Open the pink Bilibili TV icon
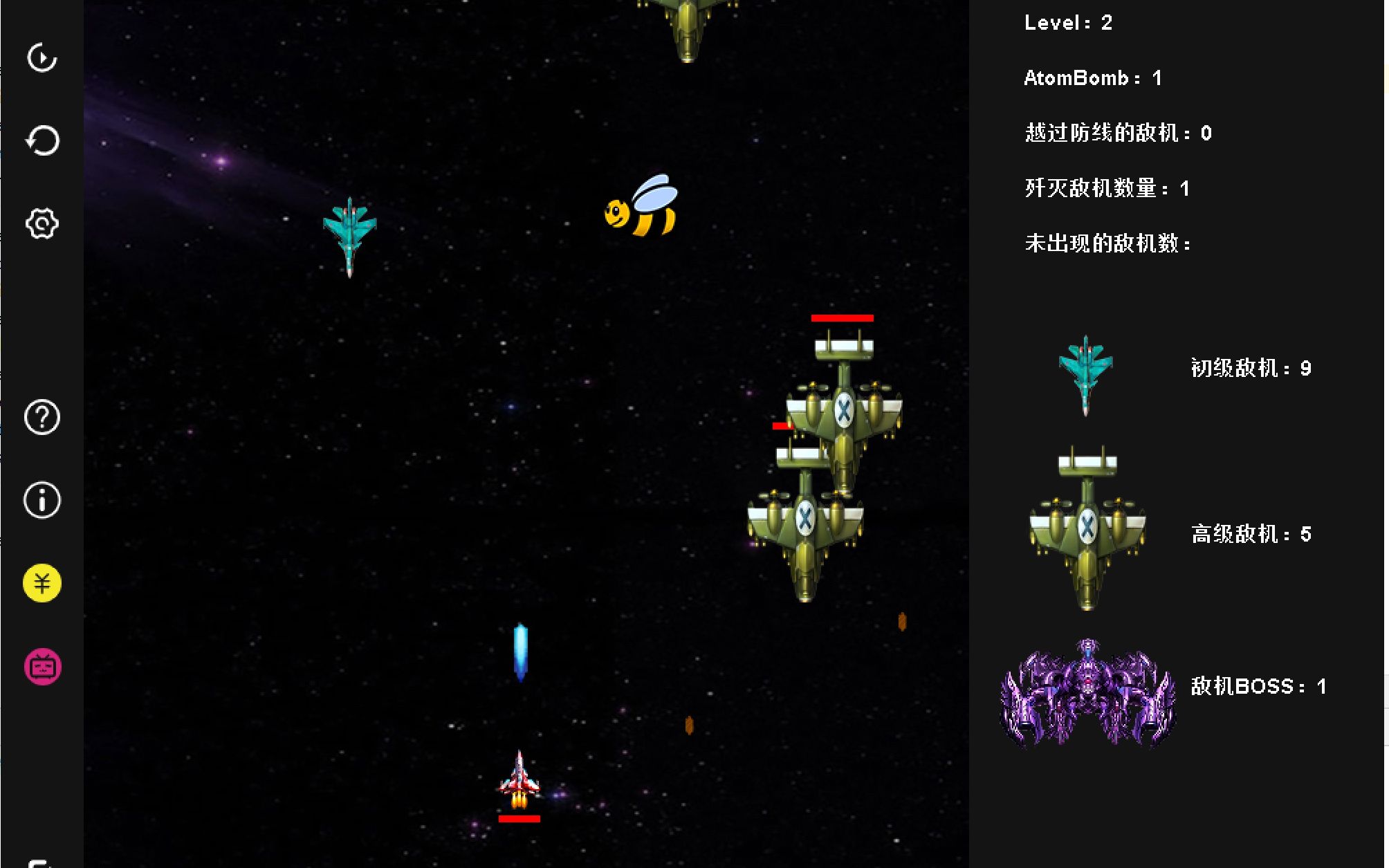1389x868 pixels. coord(42,667)
